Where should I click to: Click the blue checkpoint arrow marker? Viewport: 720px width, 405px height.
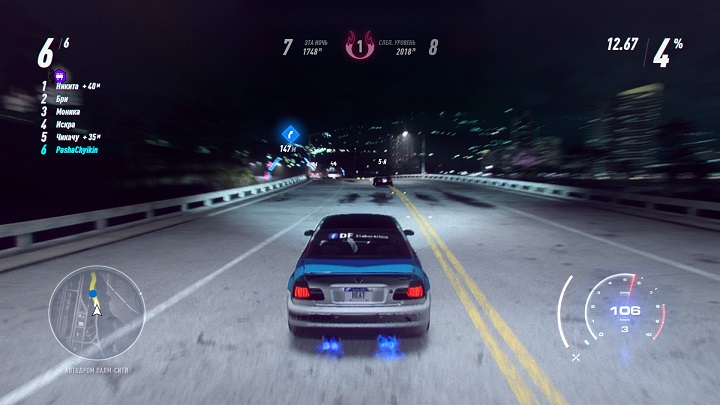point(290,131)
